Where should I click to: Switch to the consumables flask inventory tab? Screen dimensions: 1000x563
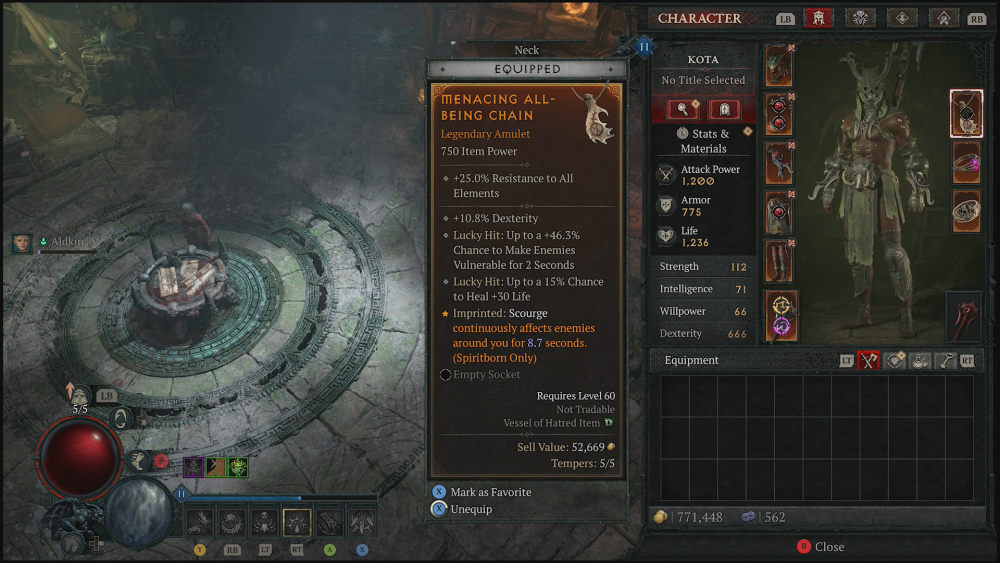point(919,361)
